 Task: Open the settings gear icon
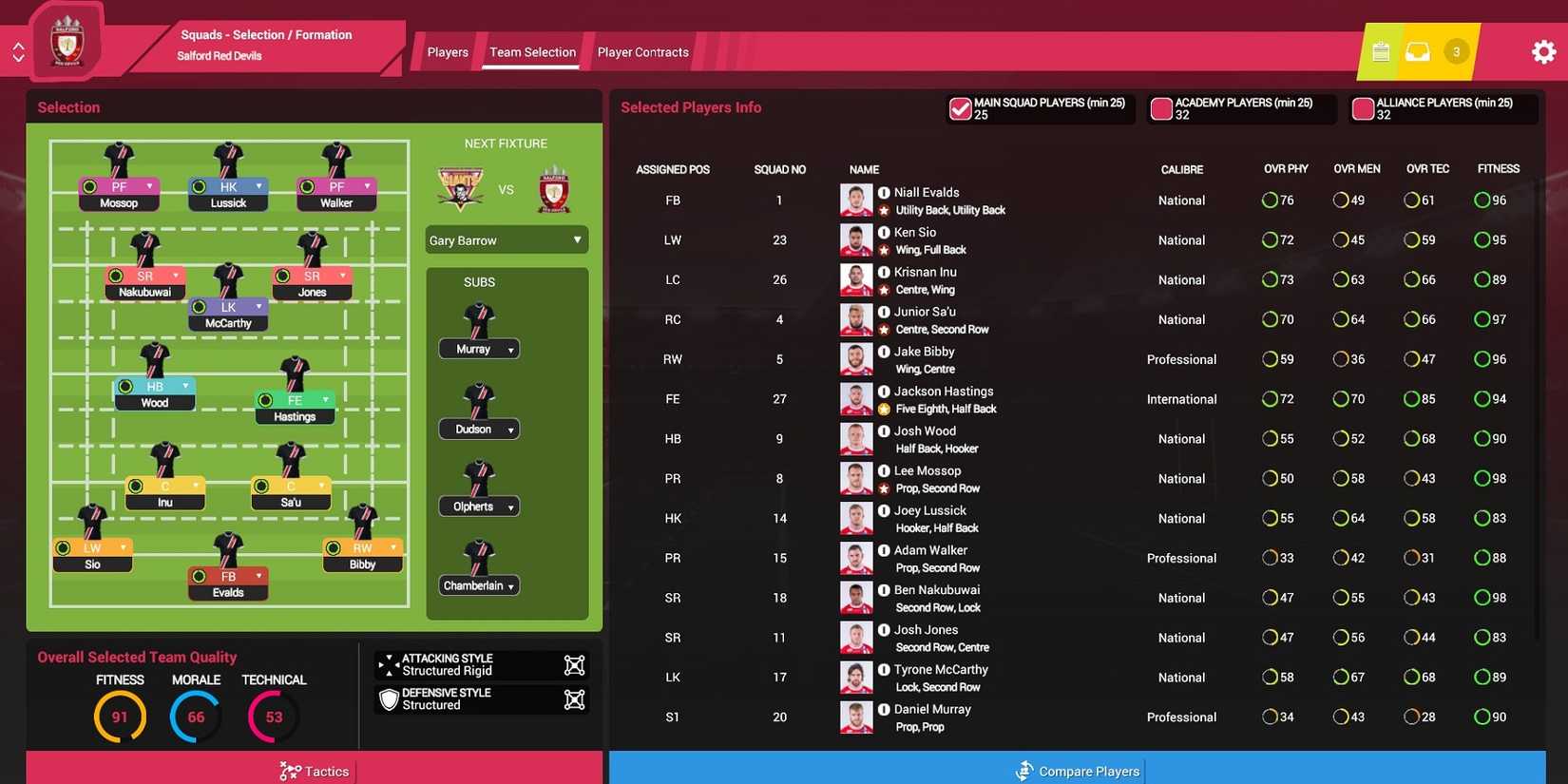click(x=1543, y=50)
